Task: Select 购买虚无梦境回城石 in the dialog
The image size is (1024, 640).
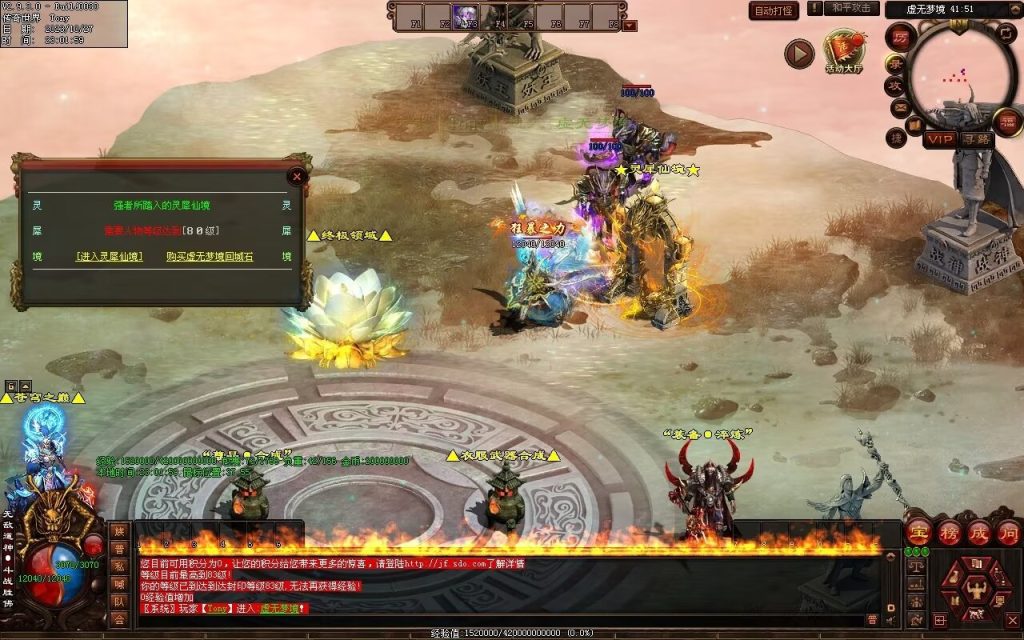Action: [210, 257]
